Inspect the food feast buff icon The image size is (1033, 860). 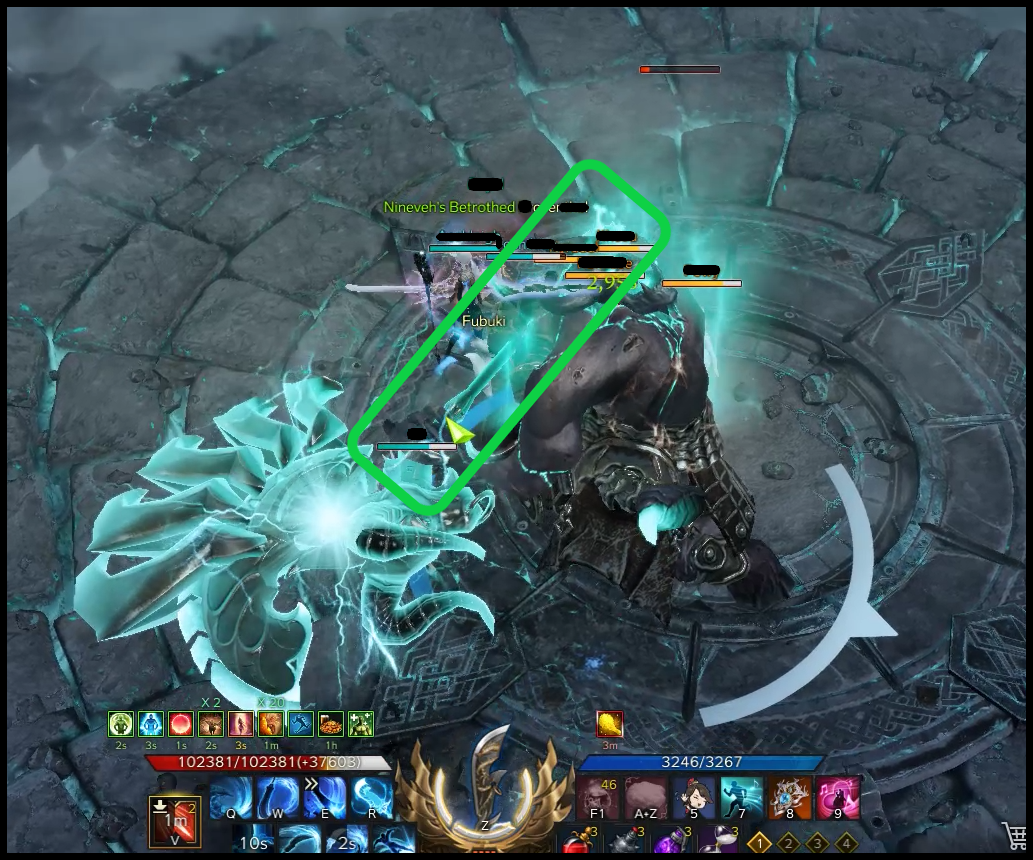[329, 723]
